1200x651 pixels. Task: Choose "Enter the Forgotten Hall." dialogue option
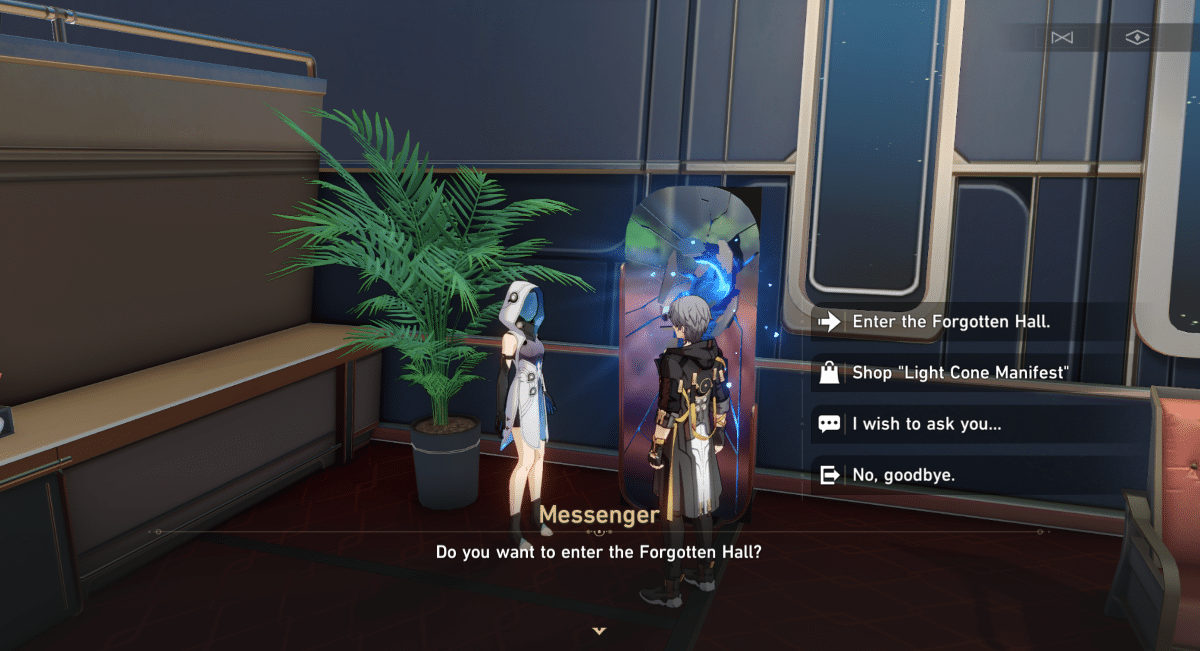(950, 322)
